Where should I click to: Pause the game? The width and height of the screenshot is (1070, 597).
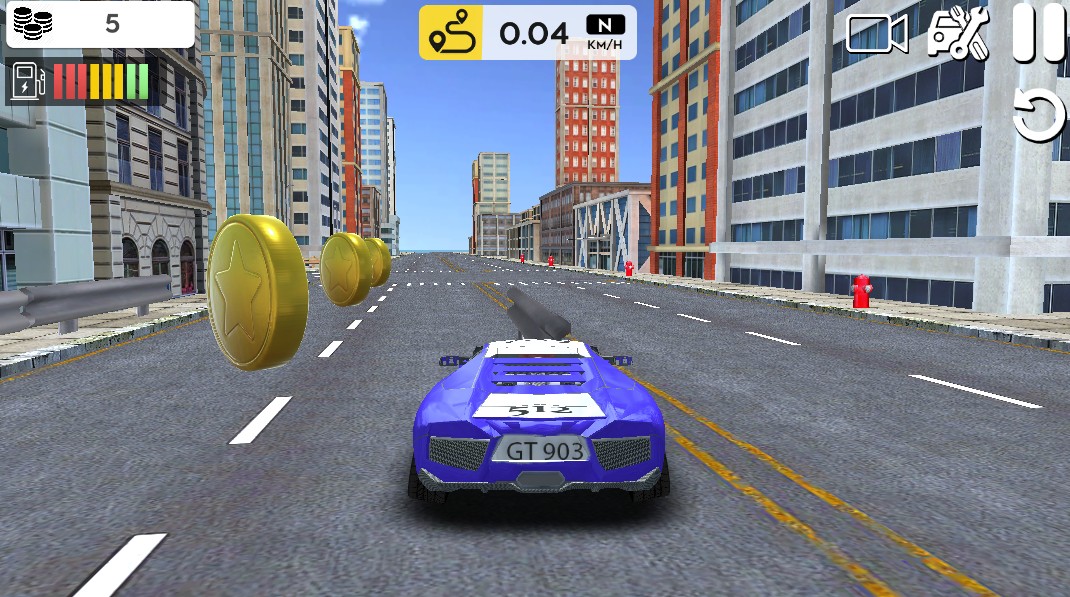pos(1039,33)
